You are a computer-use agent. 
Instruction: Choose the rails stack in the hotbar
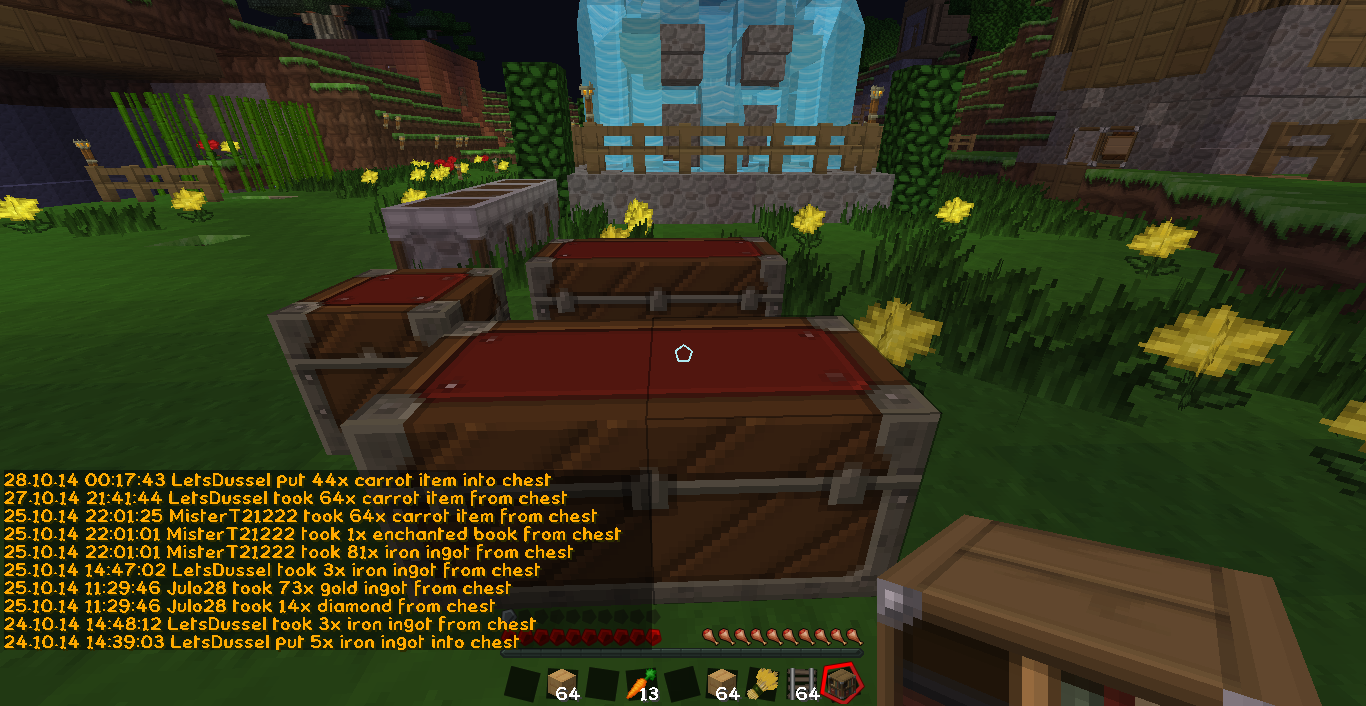801,684
